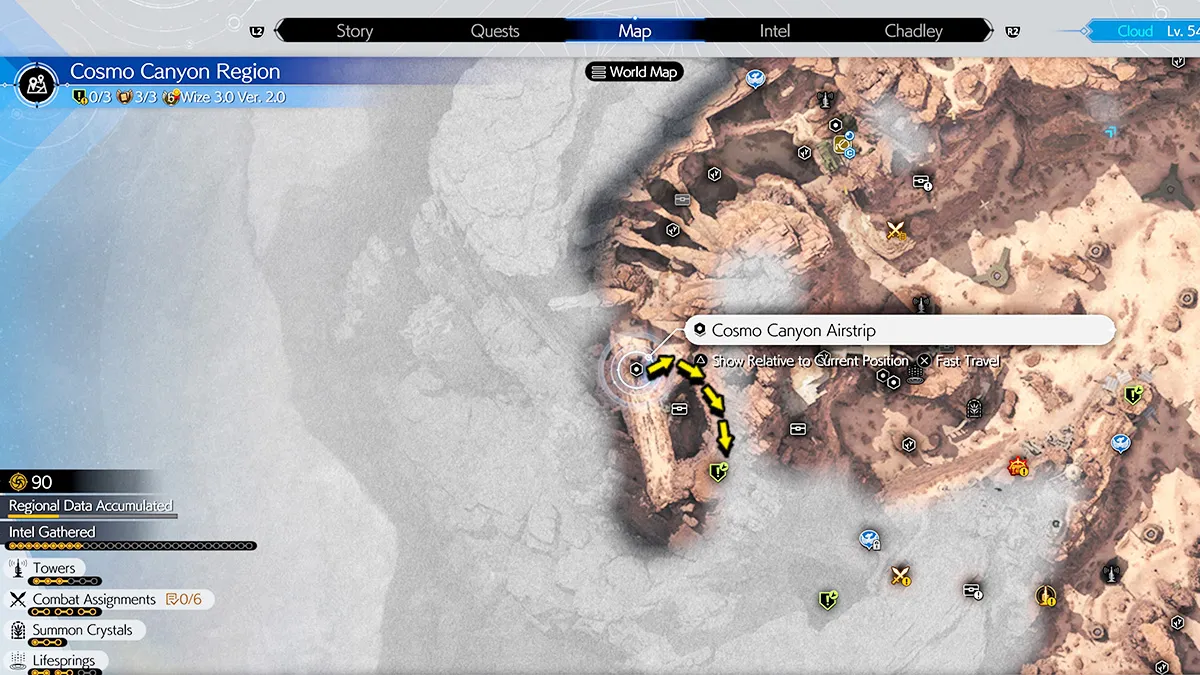Select the Cosmo Canyon Airstrip marker
The width and height of the screenshot is (1200, 675).
click(637, 370)
